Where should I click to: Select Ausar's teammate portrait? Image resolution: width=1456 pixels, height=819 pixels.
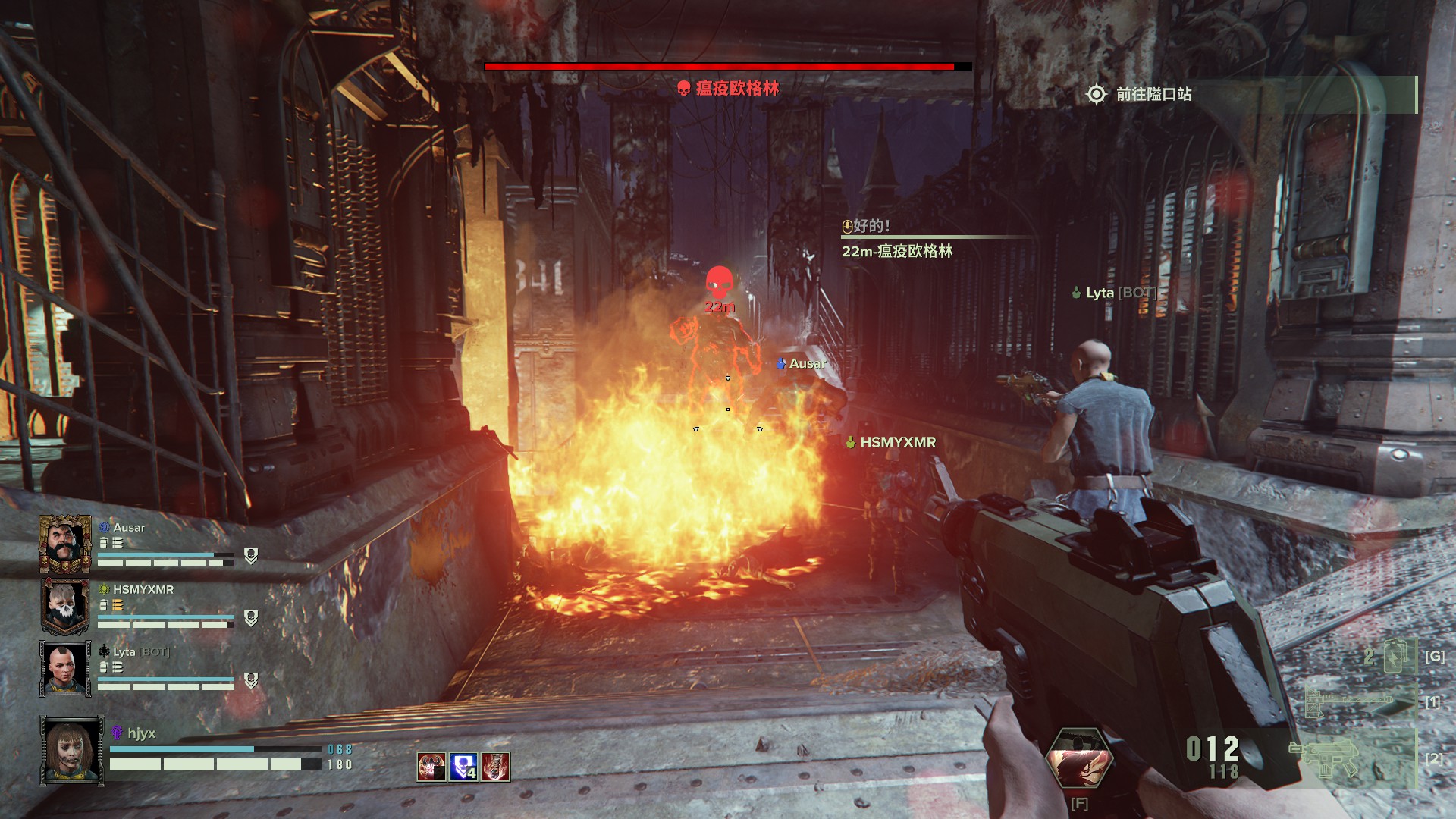(65, 544)
